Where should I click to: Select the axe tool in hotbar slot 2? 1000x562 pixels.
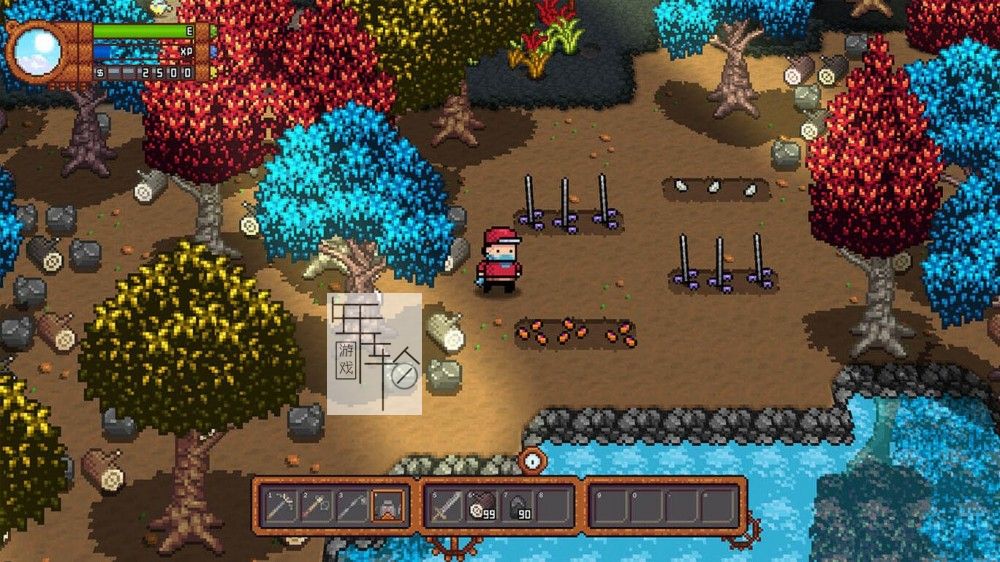coord(317,506)
